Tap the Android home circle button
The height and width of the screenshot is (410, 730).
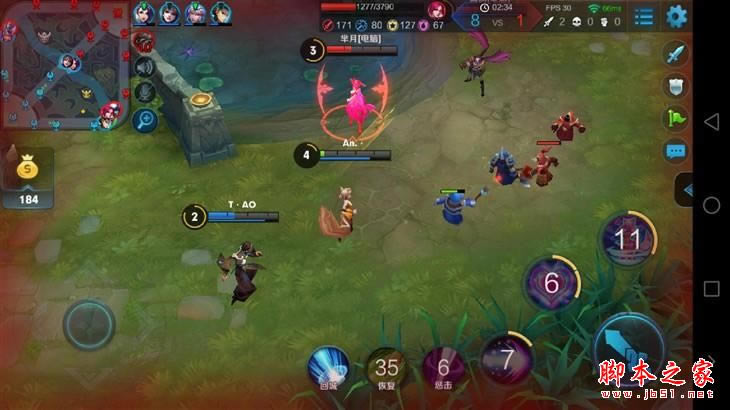[711, 205]
